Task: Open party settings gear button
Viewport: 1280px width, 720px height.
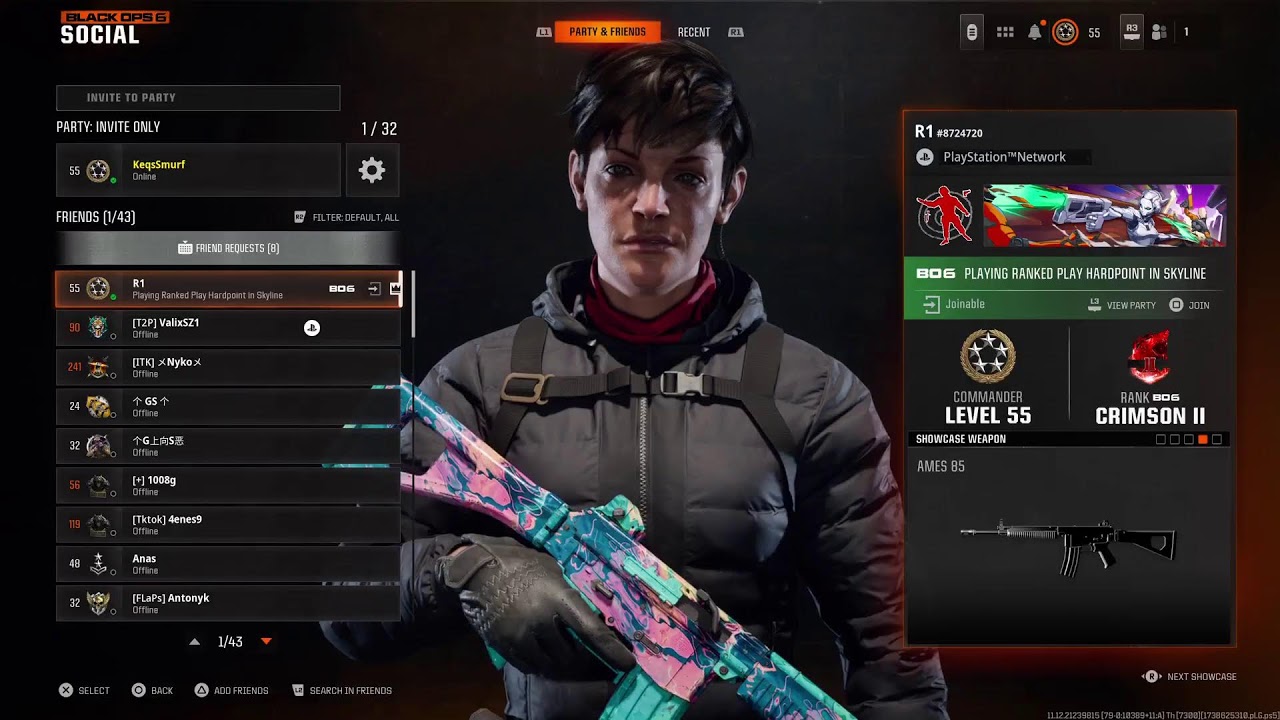Action: pyautogui.click(x=372, y=170)
